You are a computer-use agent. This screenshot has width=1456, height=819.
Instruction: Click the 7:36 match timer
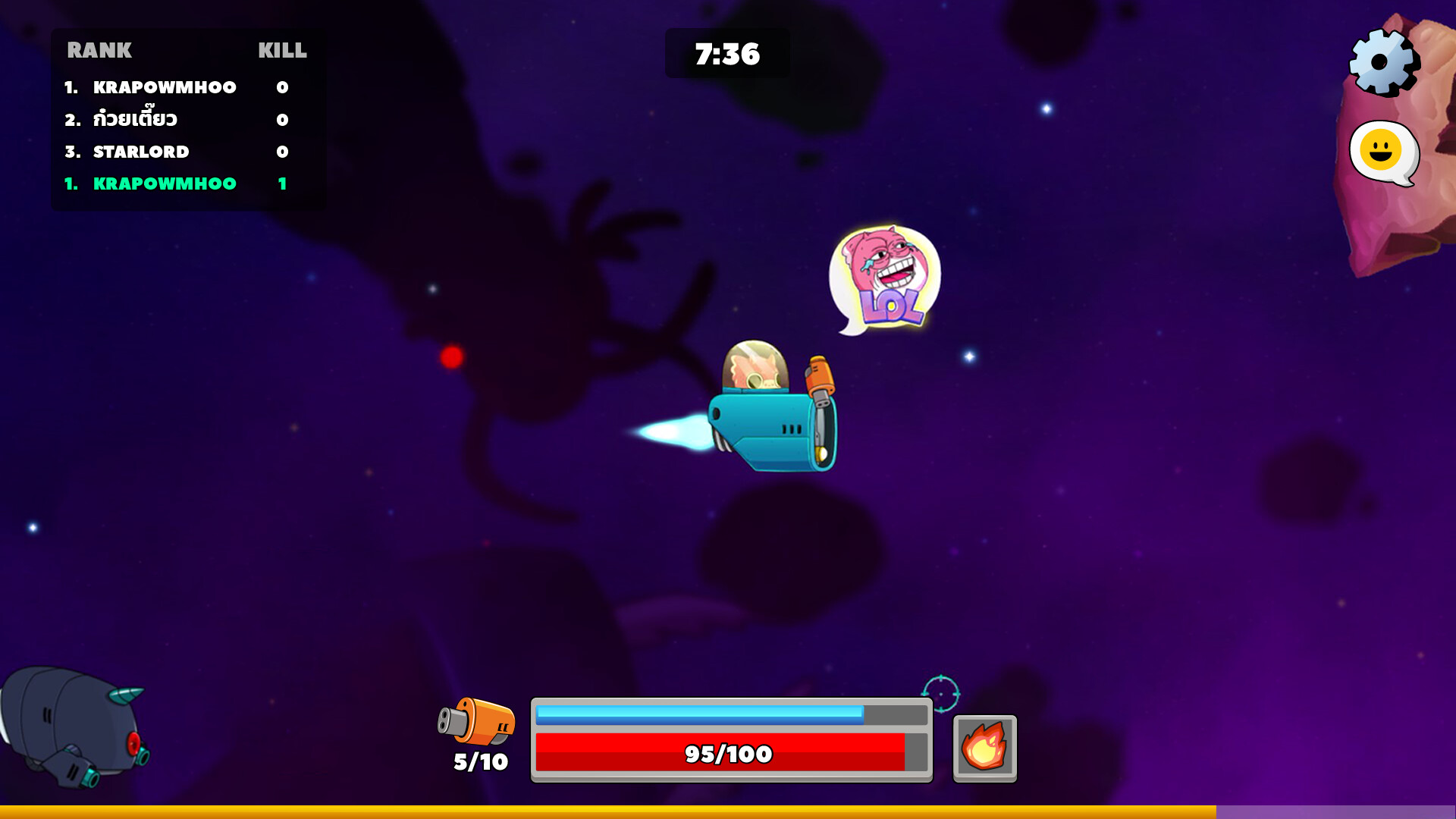726,54
